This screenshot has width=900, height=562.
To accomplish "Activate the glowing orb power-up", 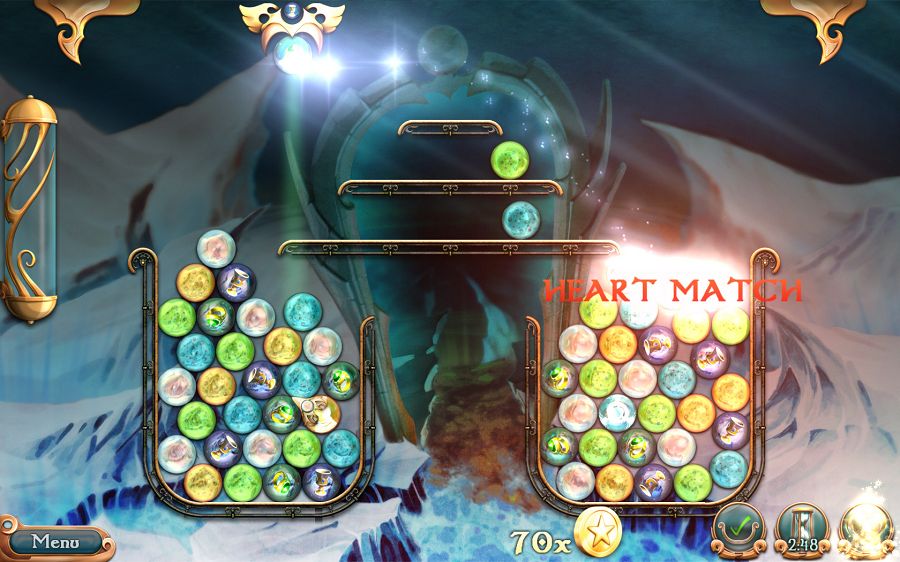I will tap(864, 527).
